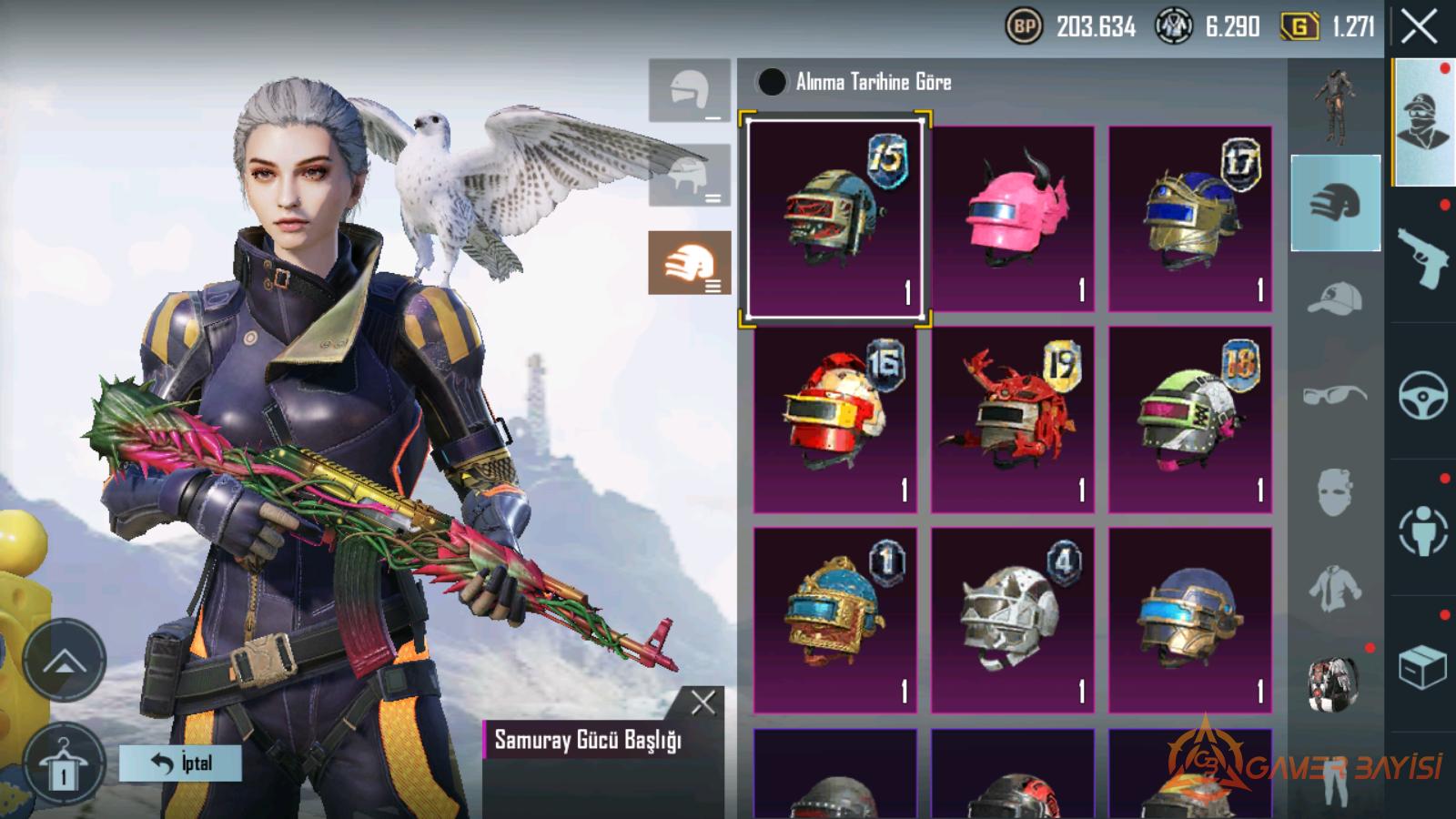This screenshot has height=819, width=1456.
Task: Choose the level 18 green and white helmet
Action: [x=1189, y=420]
